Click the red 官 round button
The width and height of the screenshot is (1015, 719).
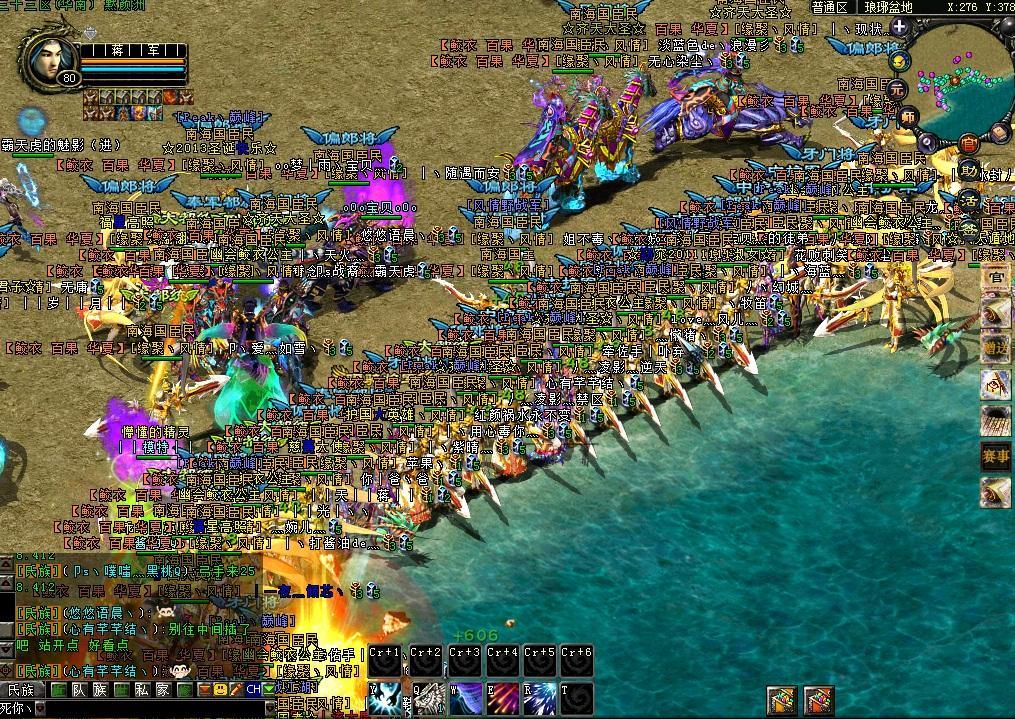968,143
